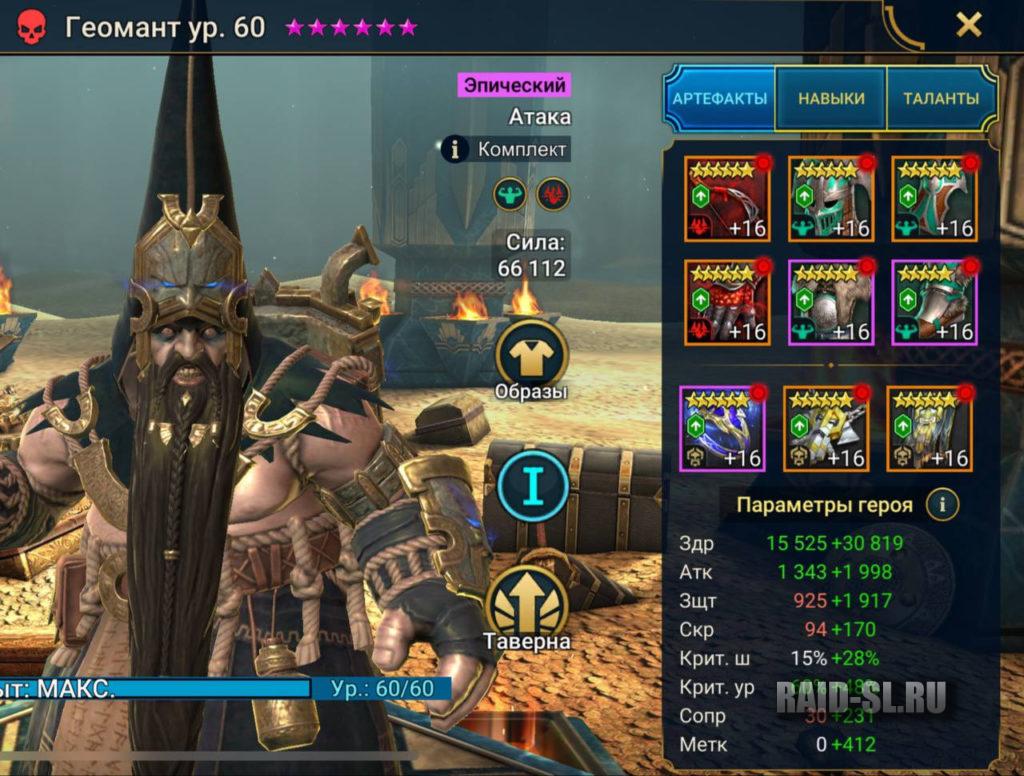Open the Таланты tab

point(941,99)
